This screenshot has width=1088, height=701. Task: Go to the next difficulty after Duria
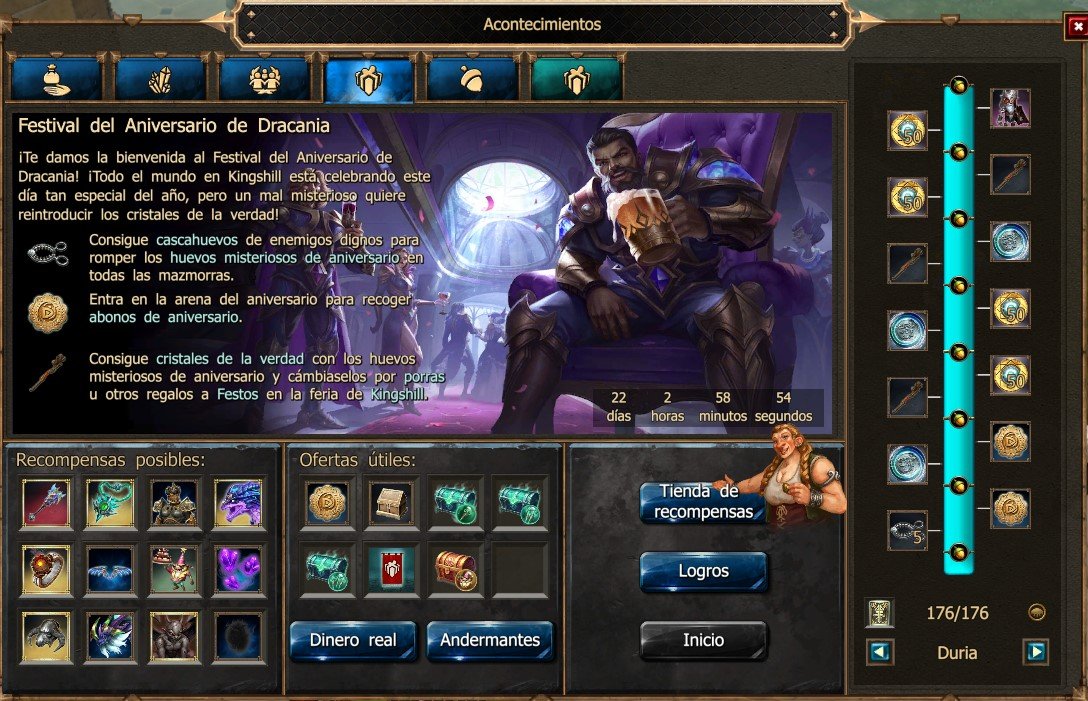coord(1035,653)
